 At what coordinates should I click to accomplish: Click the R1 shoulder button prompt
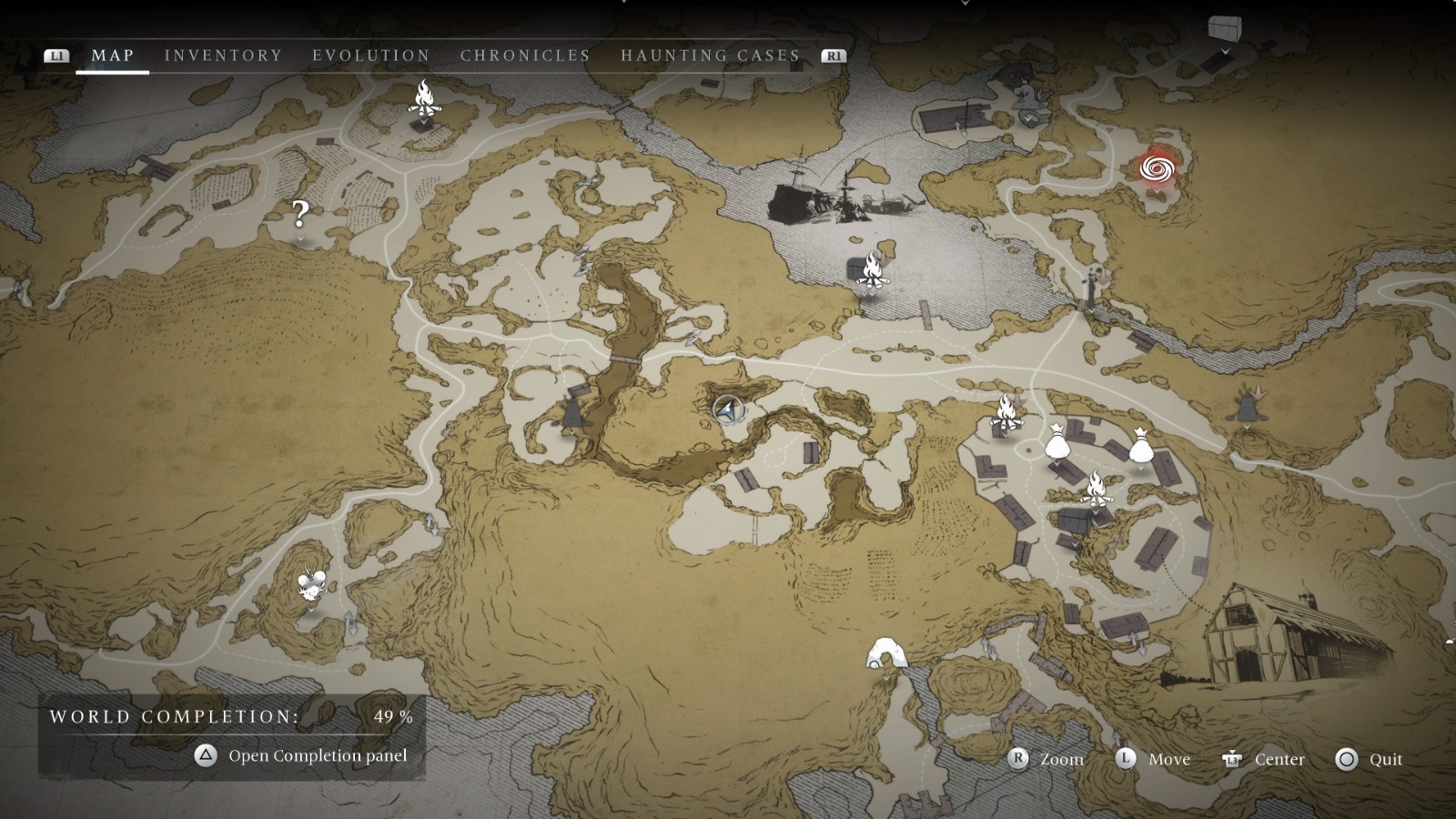[834, 56]
